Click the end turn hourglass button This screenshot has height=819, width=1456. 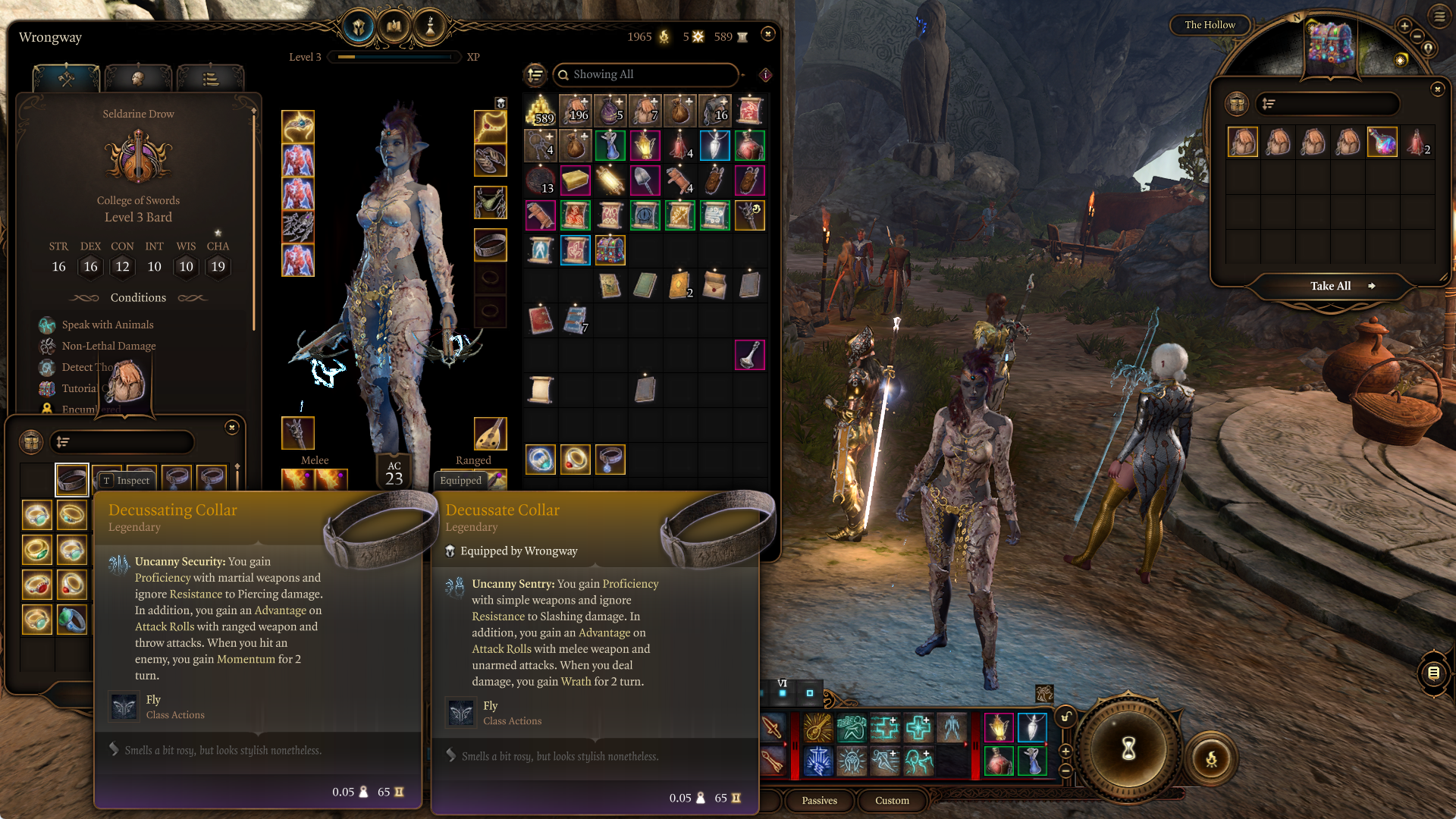[1128, 748]
